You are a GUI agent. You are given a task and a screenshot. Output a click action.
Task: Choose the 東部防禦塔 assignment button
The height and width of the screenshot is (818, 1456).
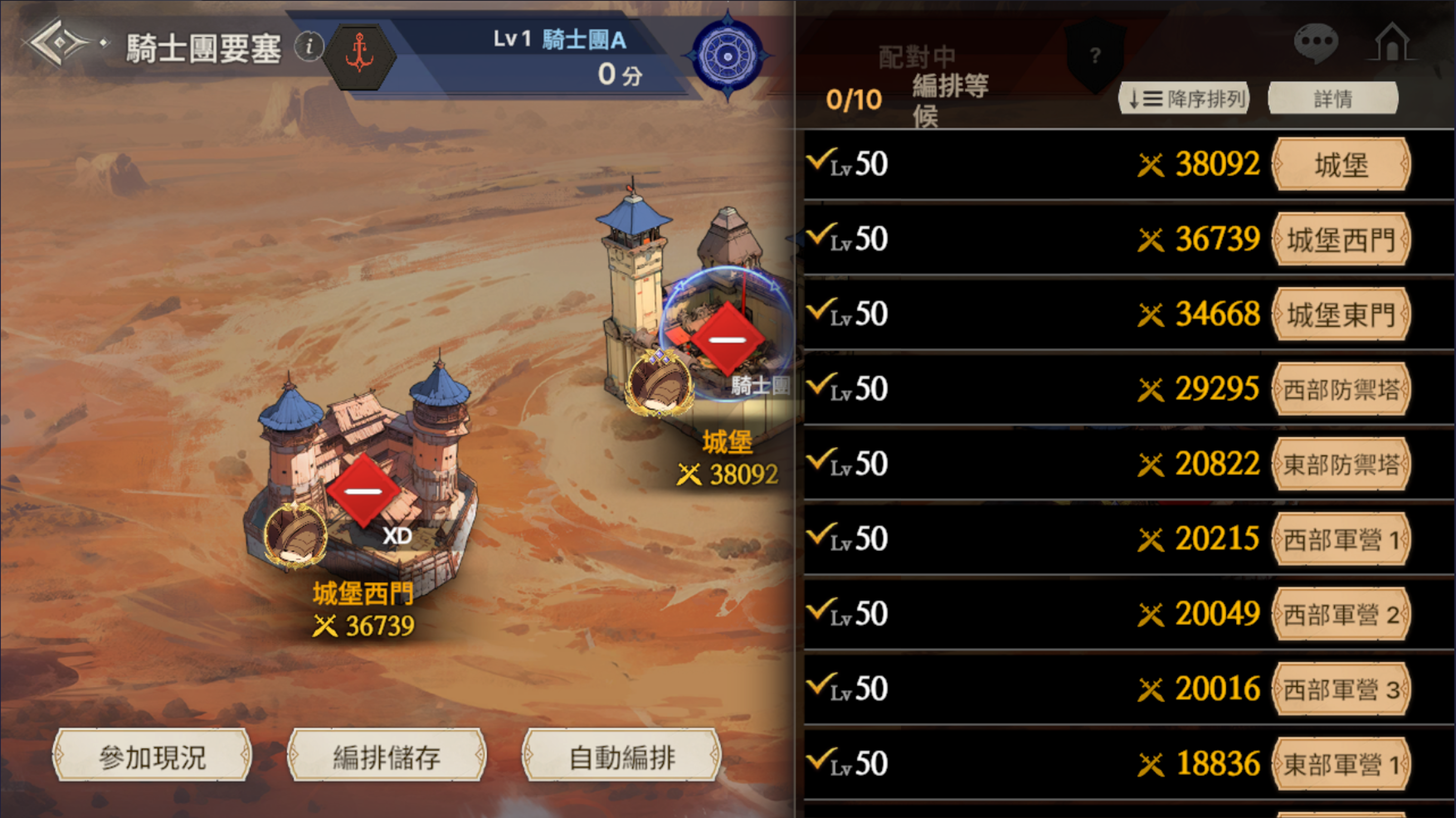tap(1341, 464)
